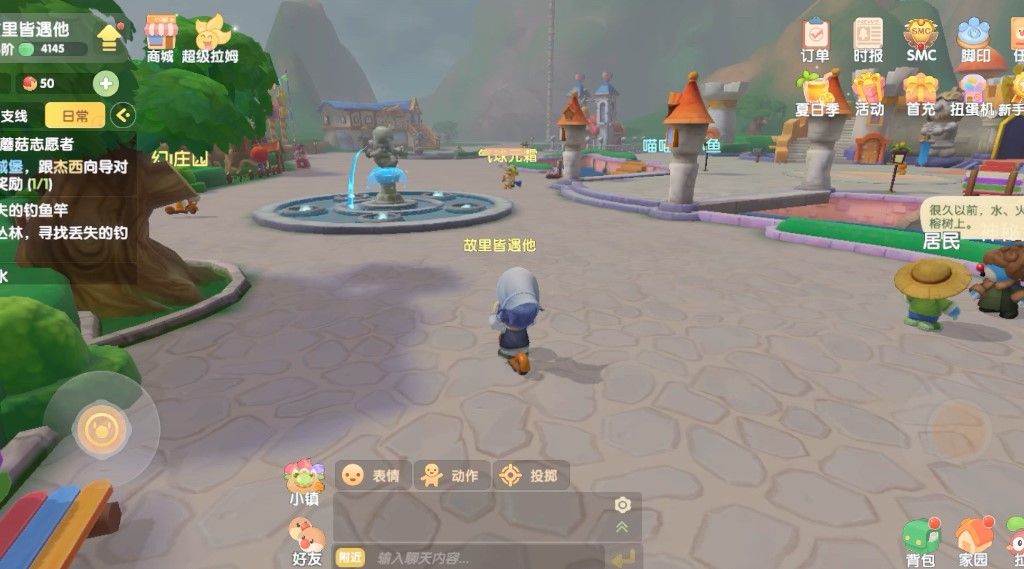The height and width of the screenshot is (569, 1024).
Task: Open the 脚印 footprint icon
Action: point(974,38)
